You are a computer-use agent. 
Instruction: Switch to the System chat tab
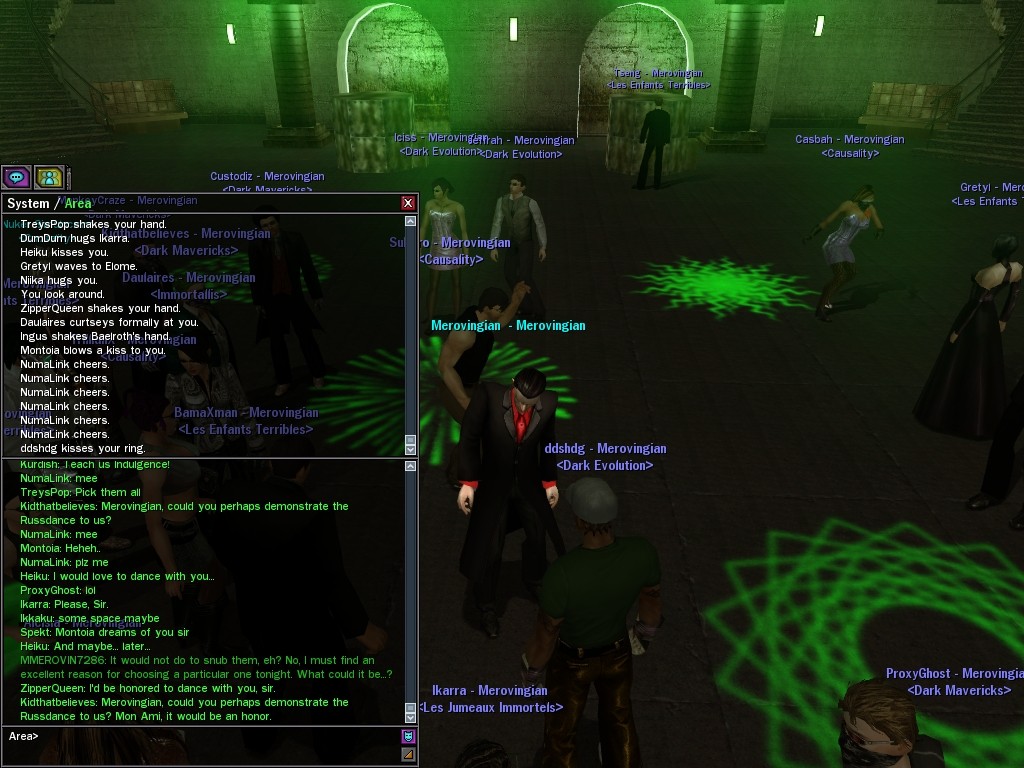[28, 203]
